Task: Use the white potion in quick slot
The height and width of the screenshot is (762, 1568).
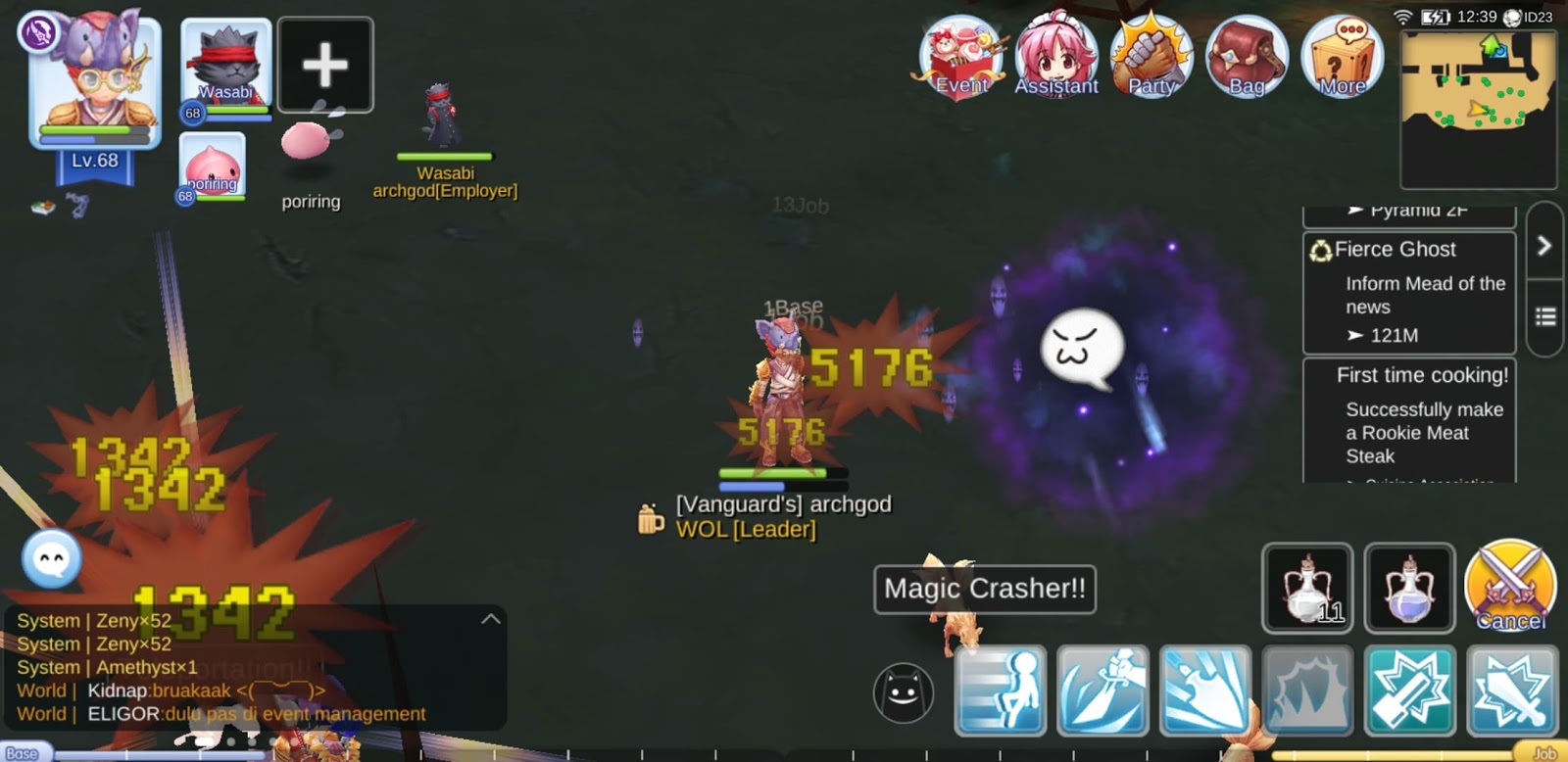Action: (x=1307, y=588)
